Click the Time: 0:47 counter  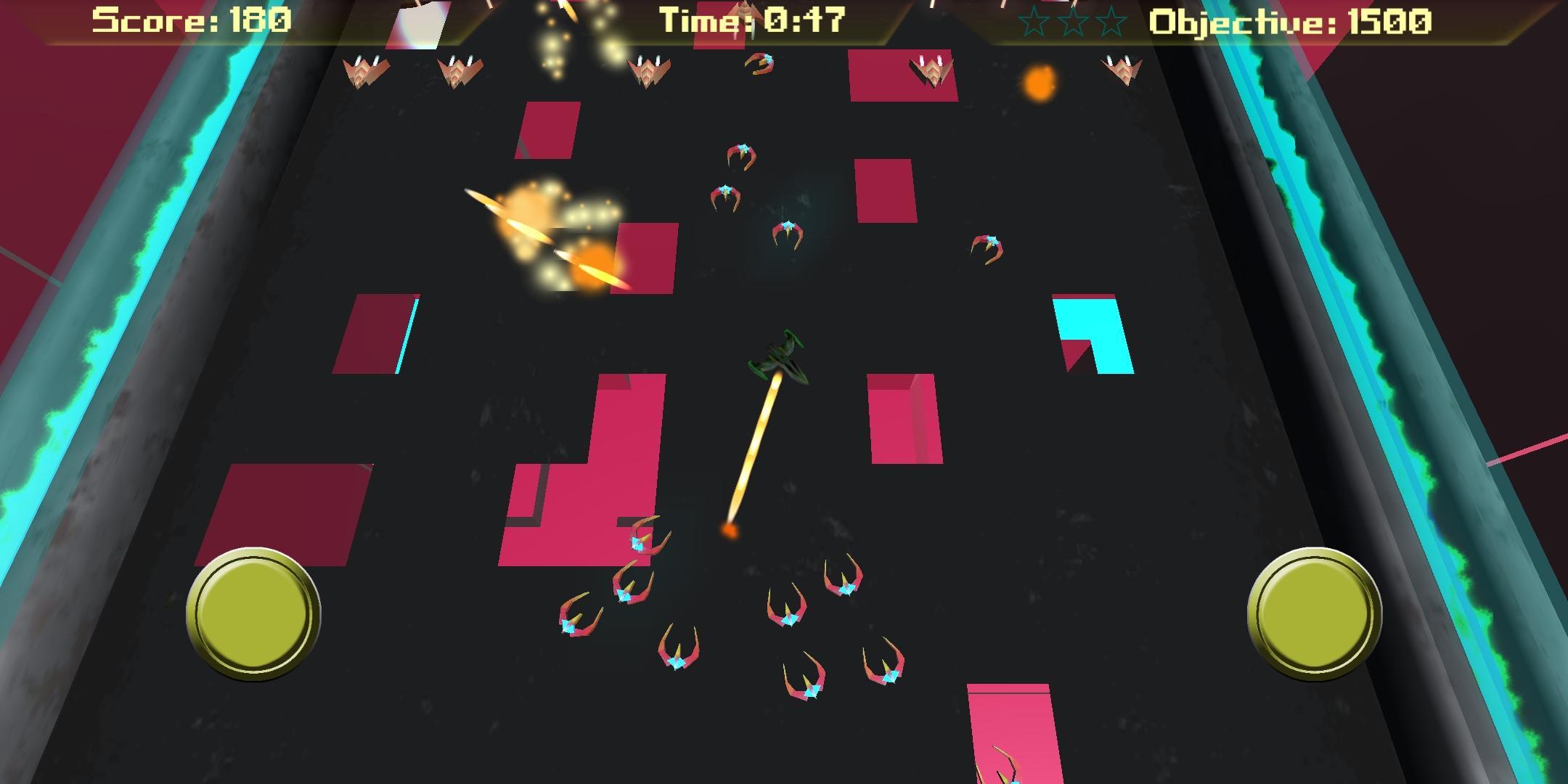pyautogui.click(x=751, y=20)
